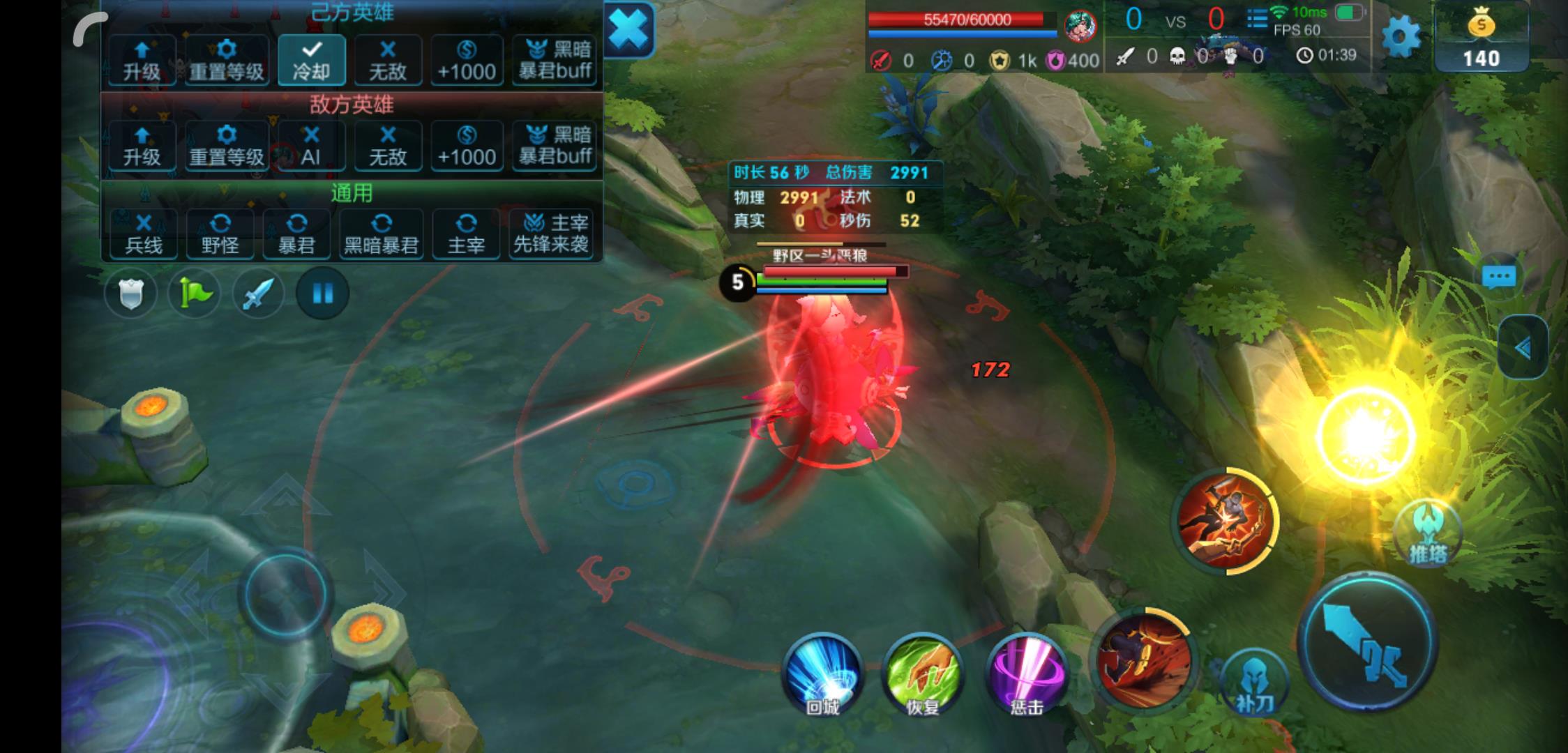The image size is (1568, 753).
Task: Click the blue pause button
Action: click(x=322, y=294)
